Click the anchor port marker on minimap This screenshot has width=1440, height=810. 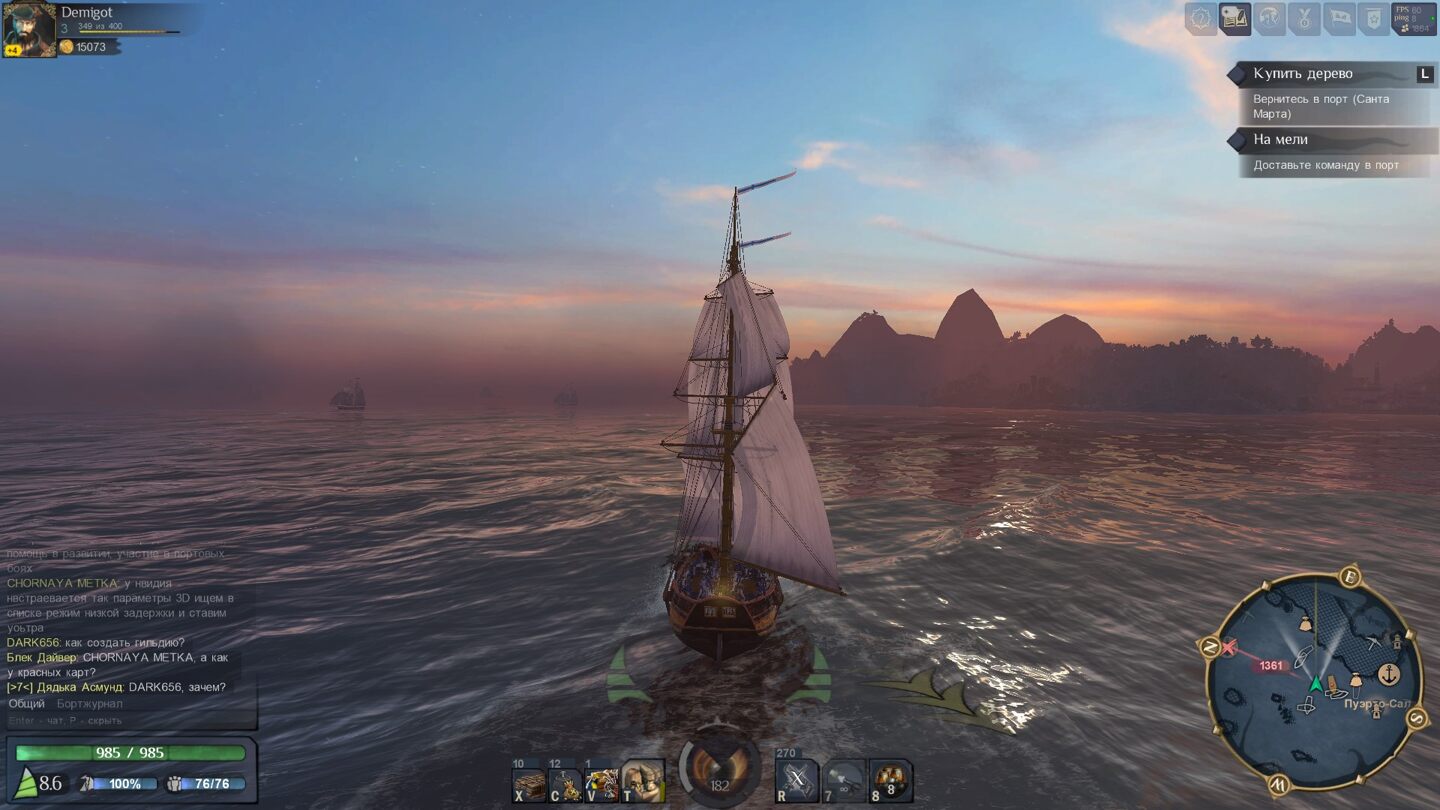pos(1388,675)
